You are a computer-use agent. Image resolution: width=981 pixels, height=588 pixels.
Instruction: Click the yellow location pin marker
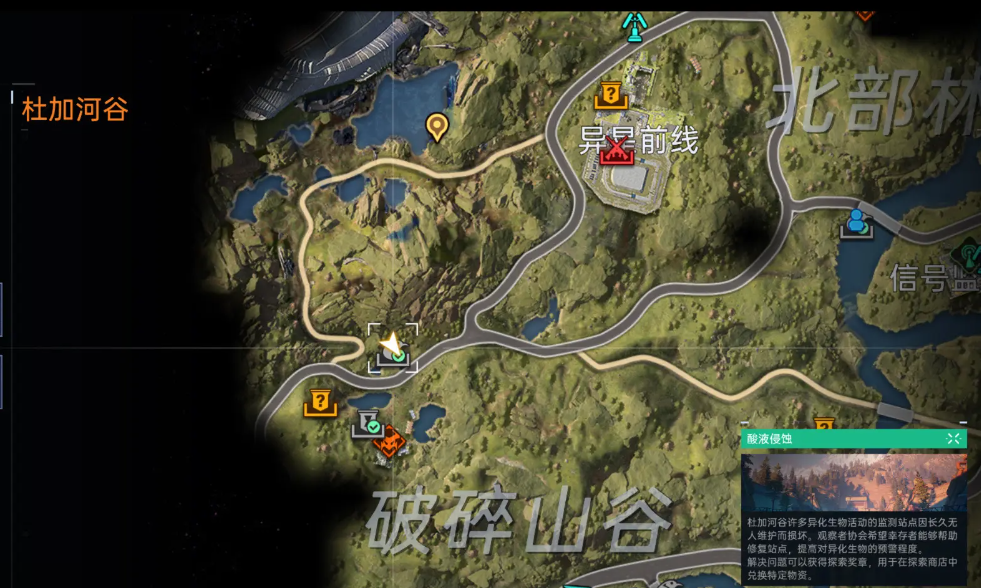tap(436, 127)
